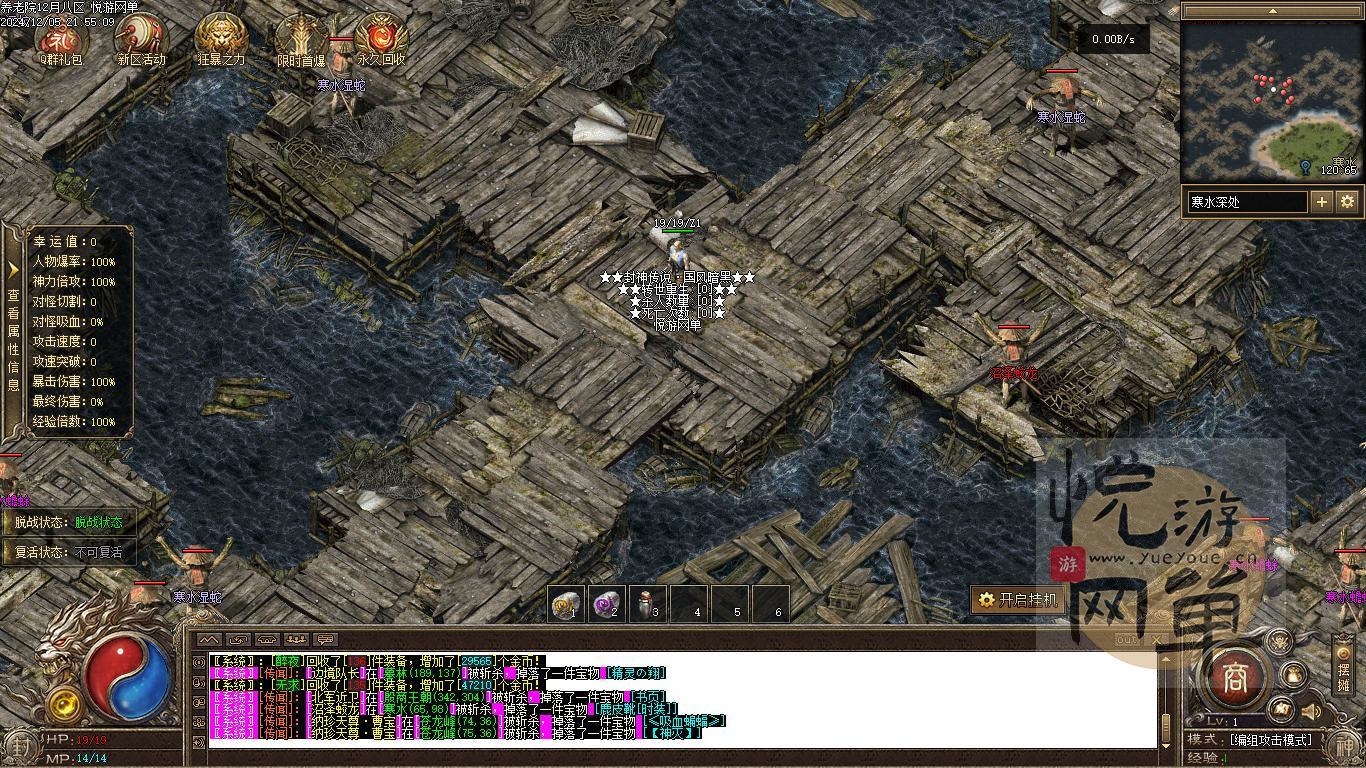The width and height of the screenshot is (1366, 768).
Task: Open the bag pouch icon beside the shop
Action: 1294,676
